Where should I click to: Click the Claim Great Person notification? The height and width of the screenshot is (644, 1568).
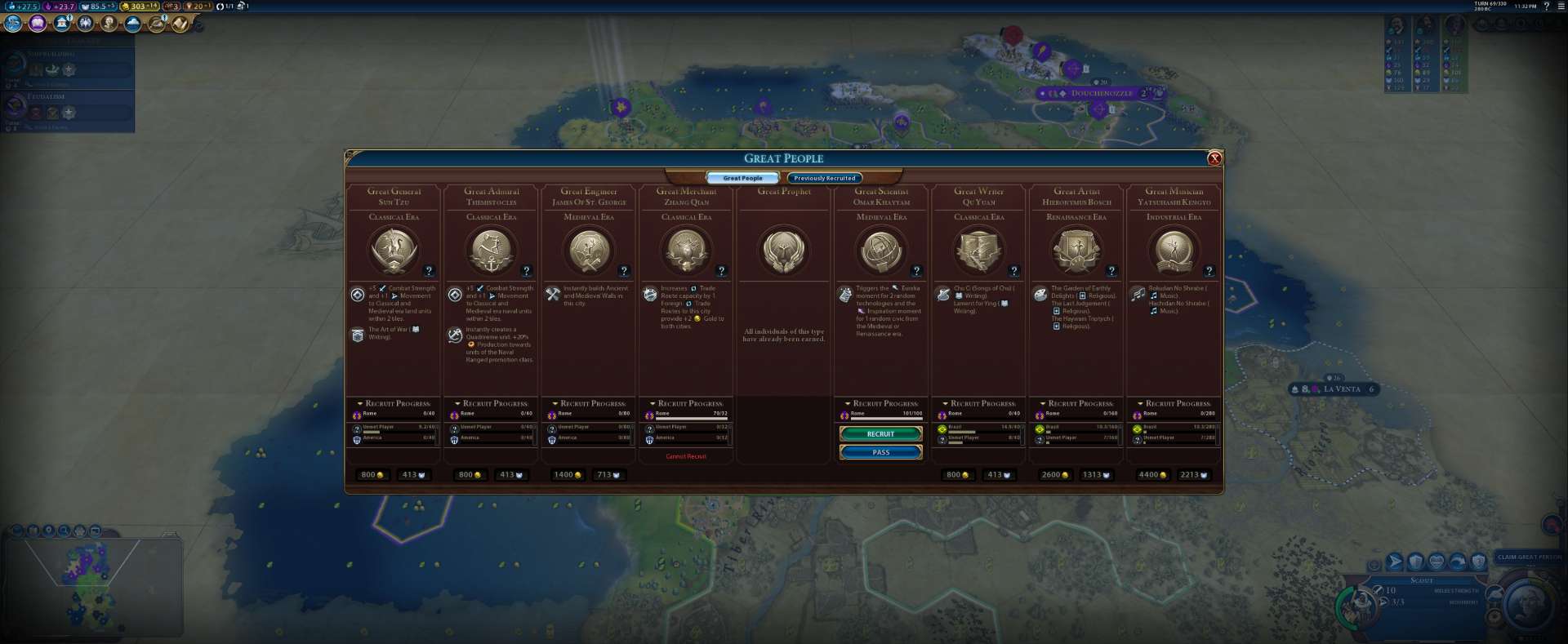click(x=1529, y=557)
